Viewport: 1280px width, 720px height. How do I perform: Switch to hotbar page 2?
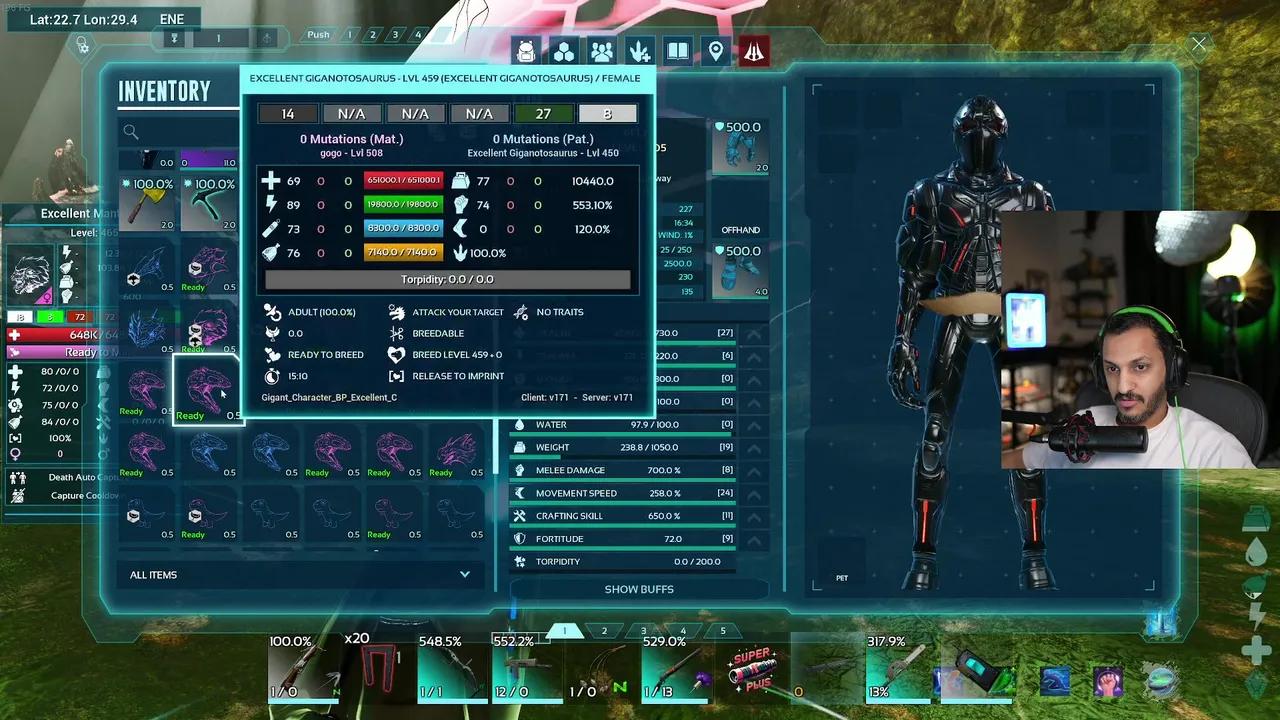[x=604, y=631]
